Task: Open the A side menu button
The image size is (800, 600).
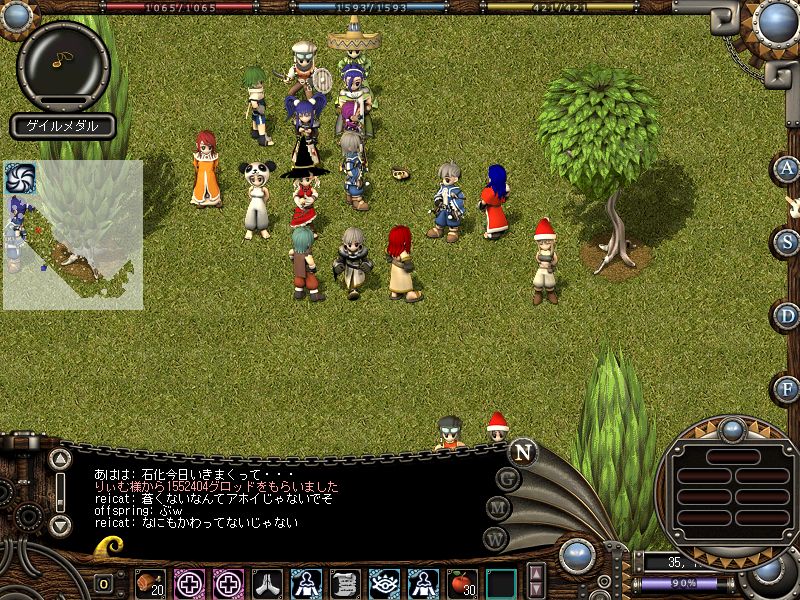Action: (x=788, y=168)
